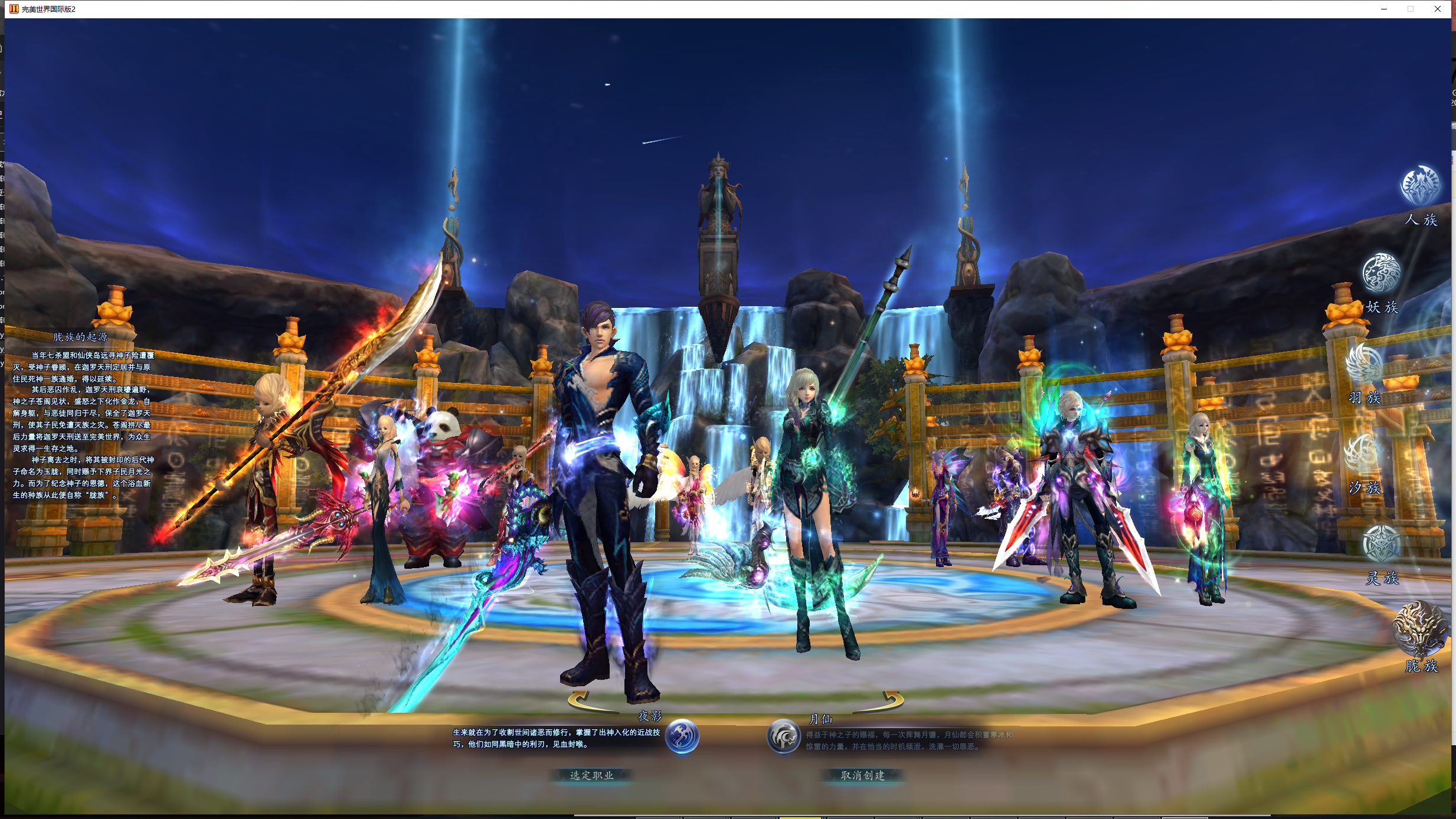Select the 灵族 race emblem
The image size is (1456, 819).
coord(1381,543)
